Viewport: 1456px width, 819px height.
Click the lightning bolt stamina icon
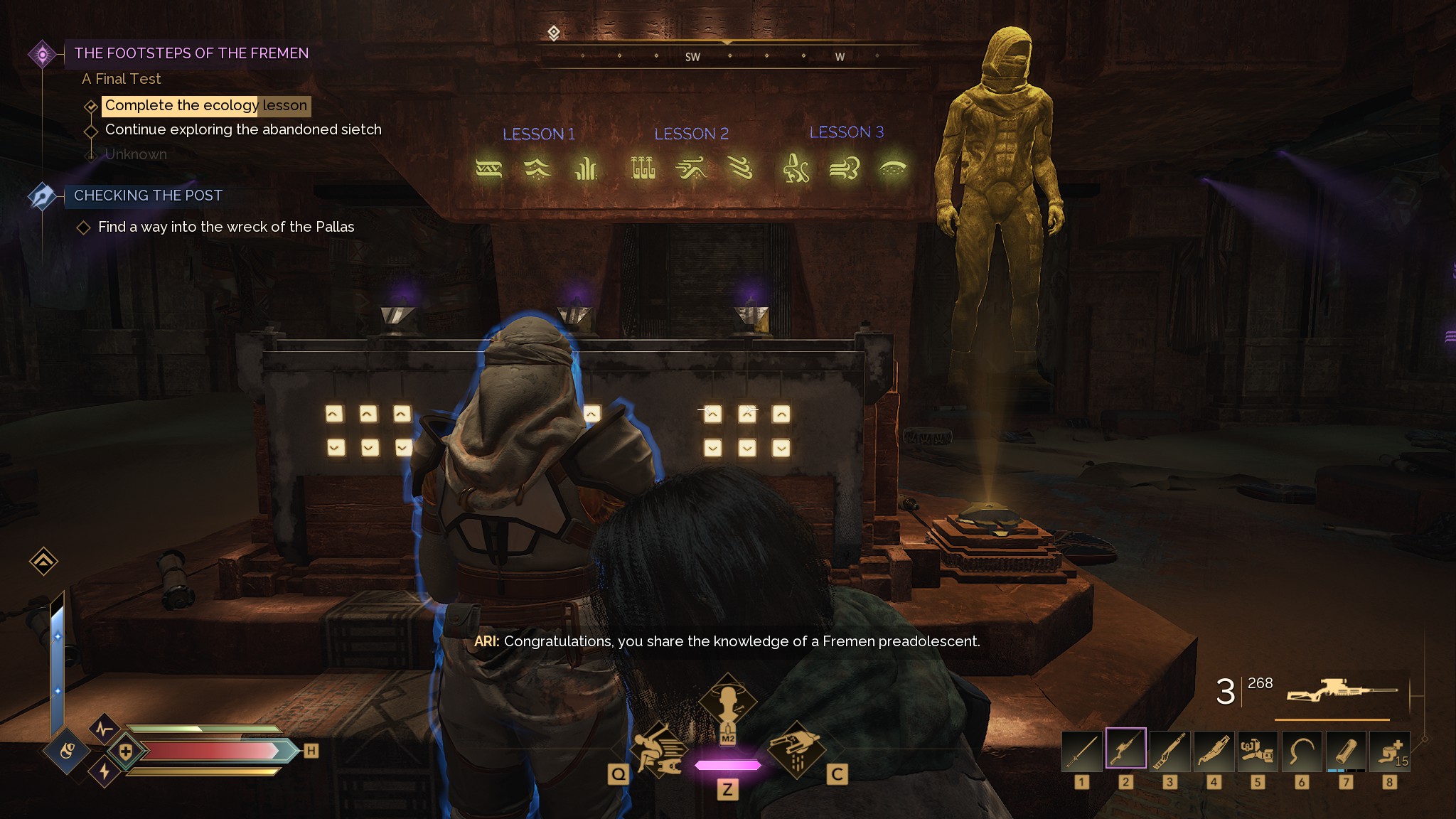[105, 772]
